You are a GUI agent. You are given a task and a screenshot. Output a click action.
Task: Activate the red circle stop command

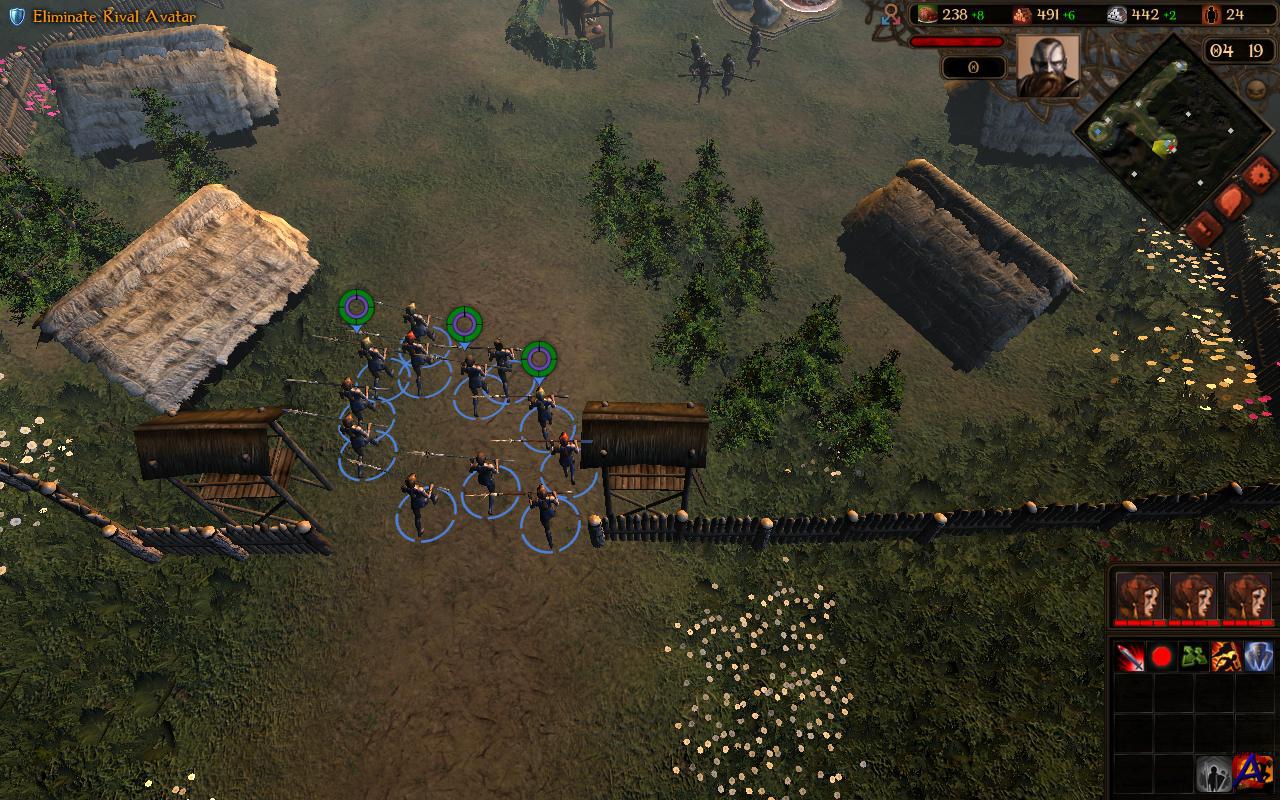click(1162, 657)
